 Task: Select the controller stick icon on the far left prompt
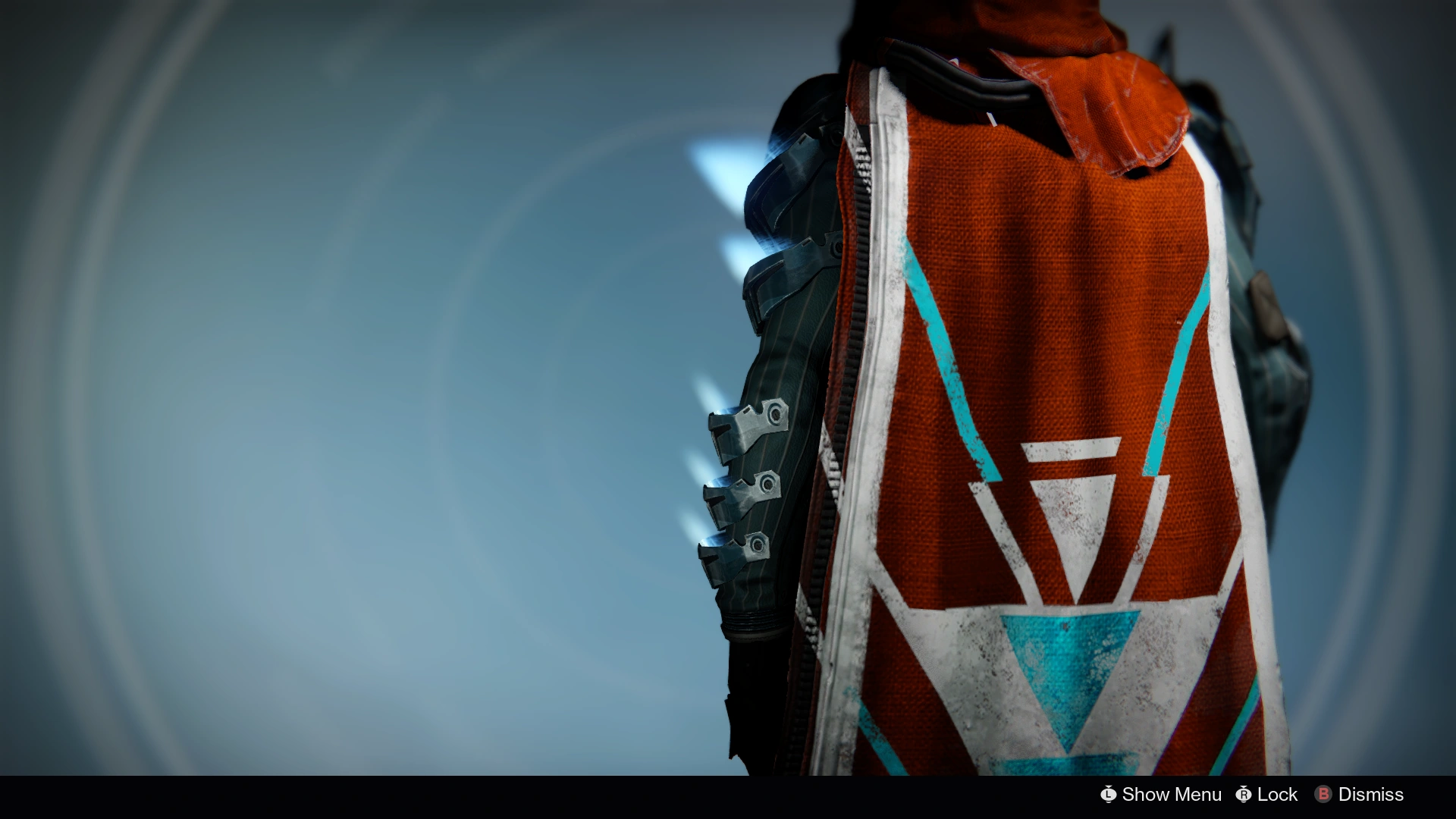point(1109,795)
